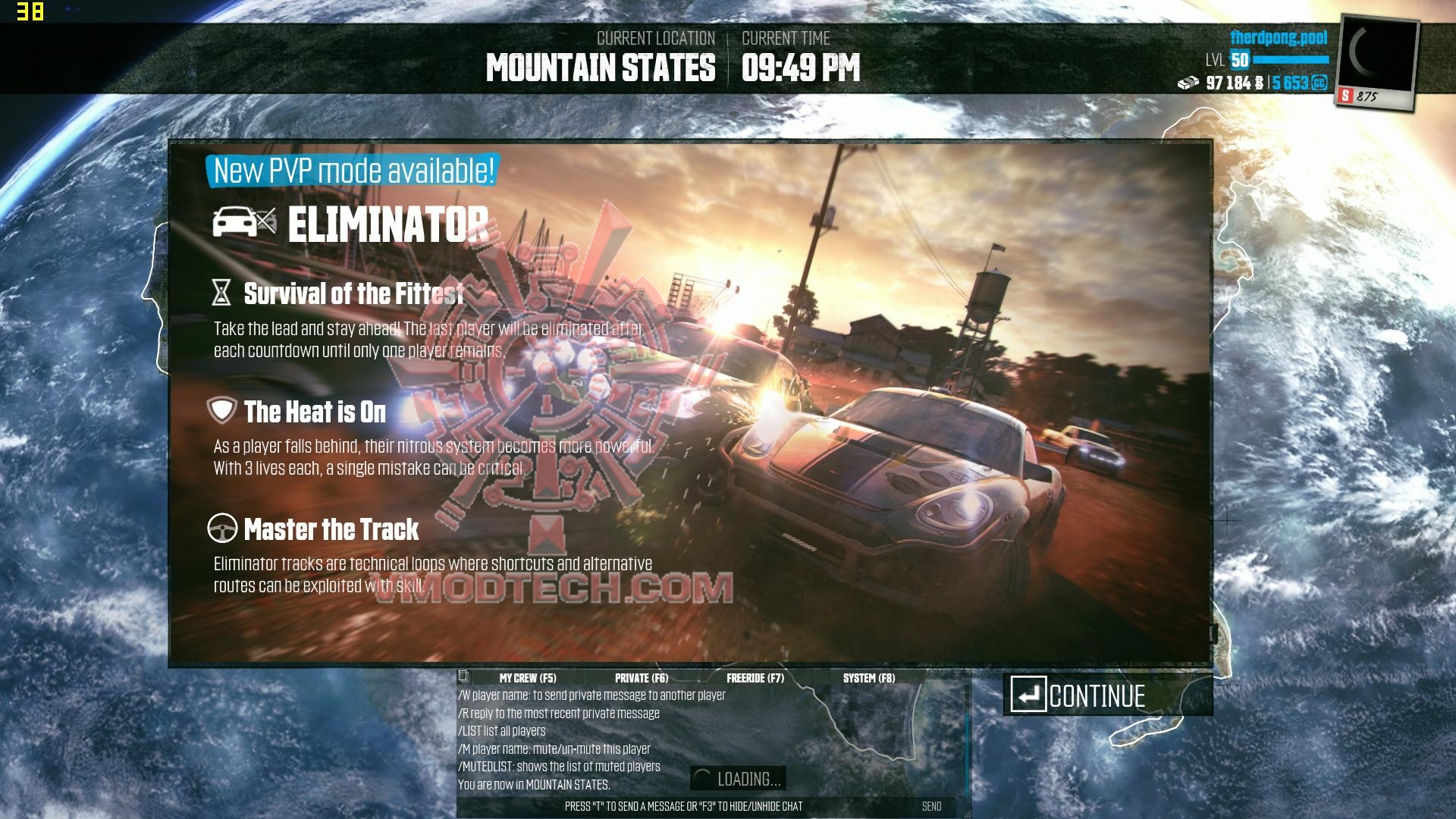
Task: Switch to the MY CREW (F5) chat tab
Action: pos(529,677)
